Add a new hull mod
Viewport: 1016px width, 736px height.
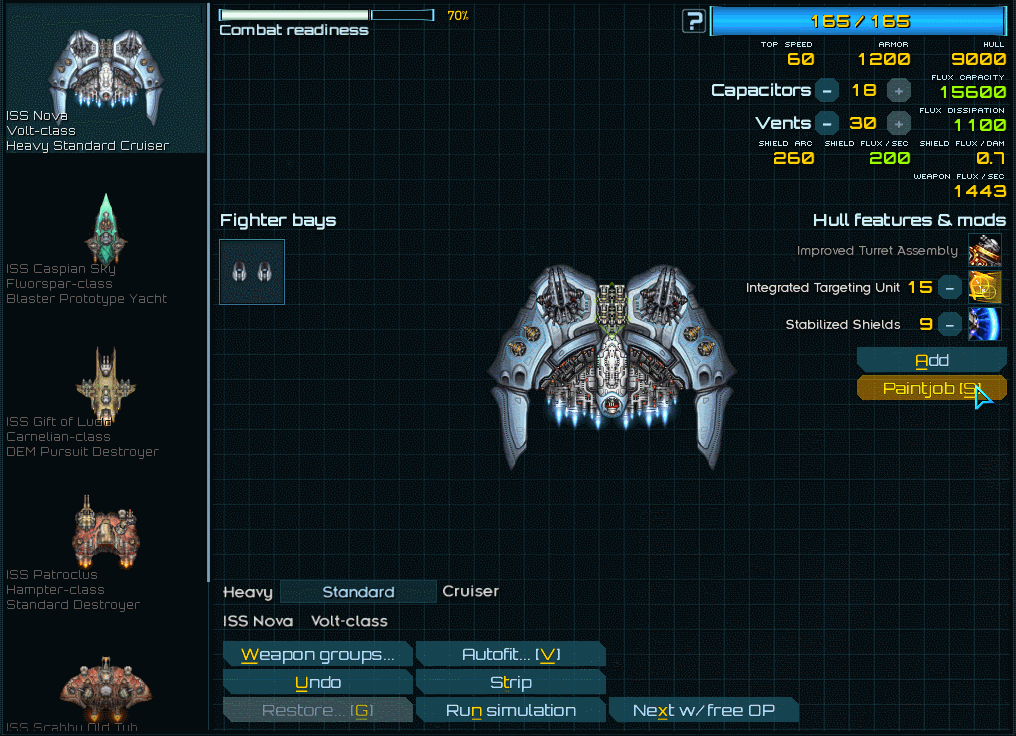tap(931, 360)
